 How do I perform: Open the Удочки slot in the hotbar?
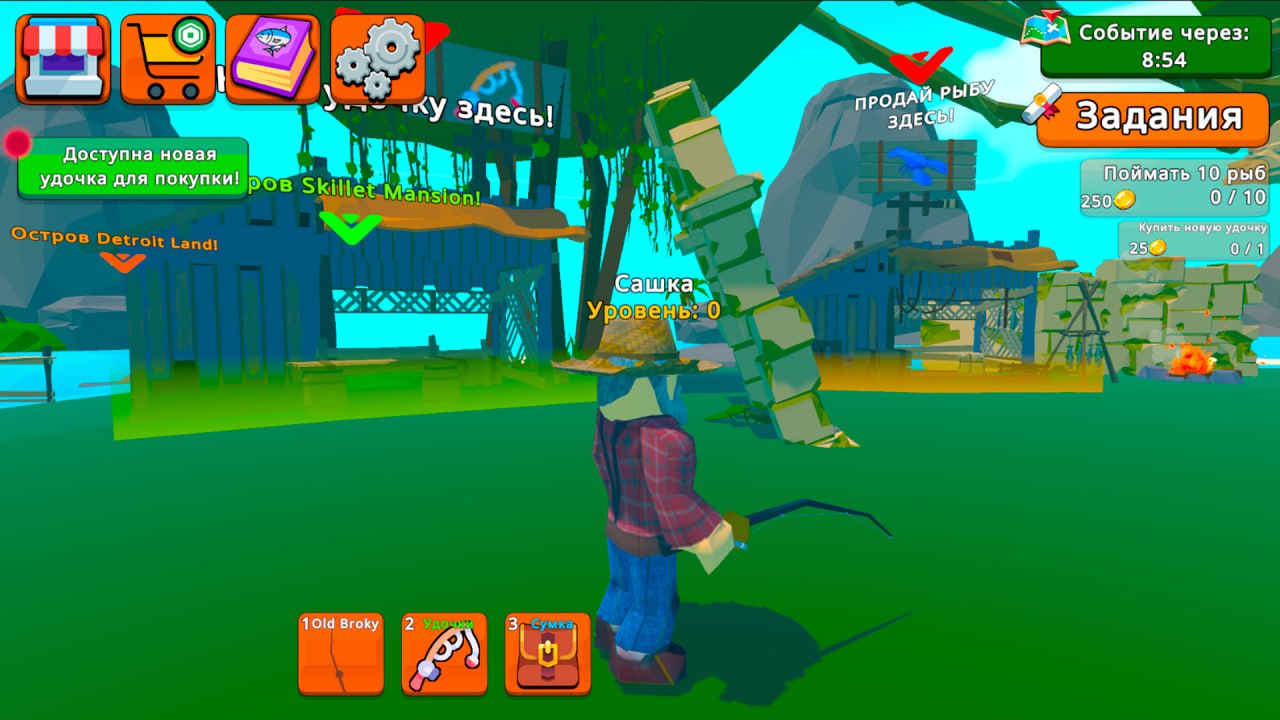[x=444, y=650]
